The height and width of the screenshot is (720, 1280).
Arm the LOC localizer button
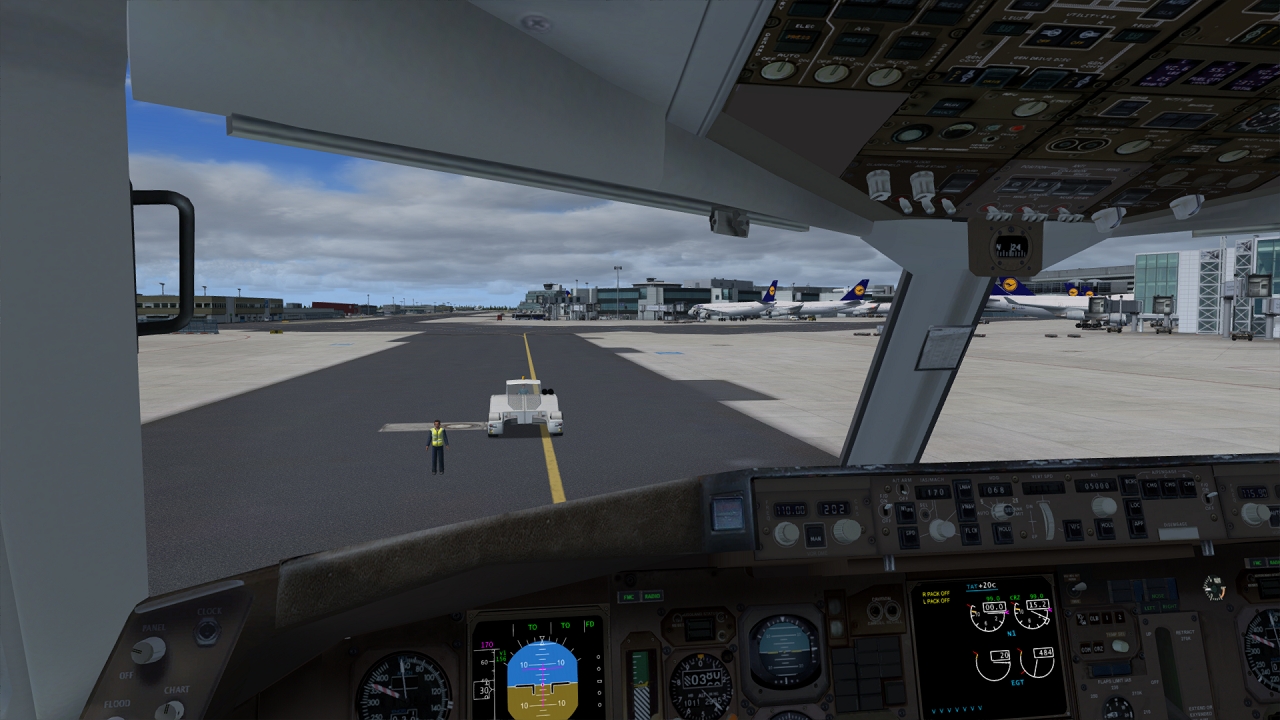click(x=1135, y=507)
